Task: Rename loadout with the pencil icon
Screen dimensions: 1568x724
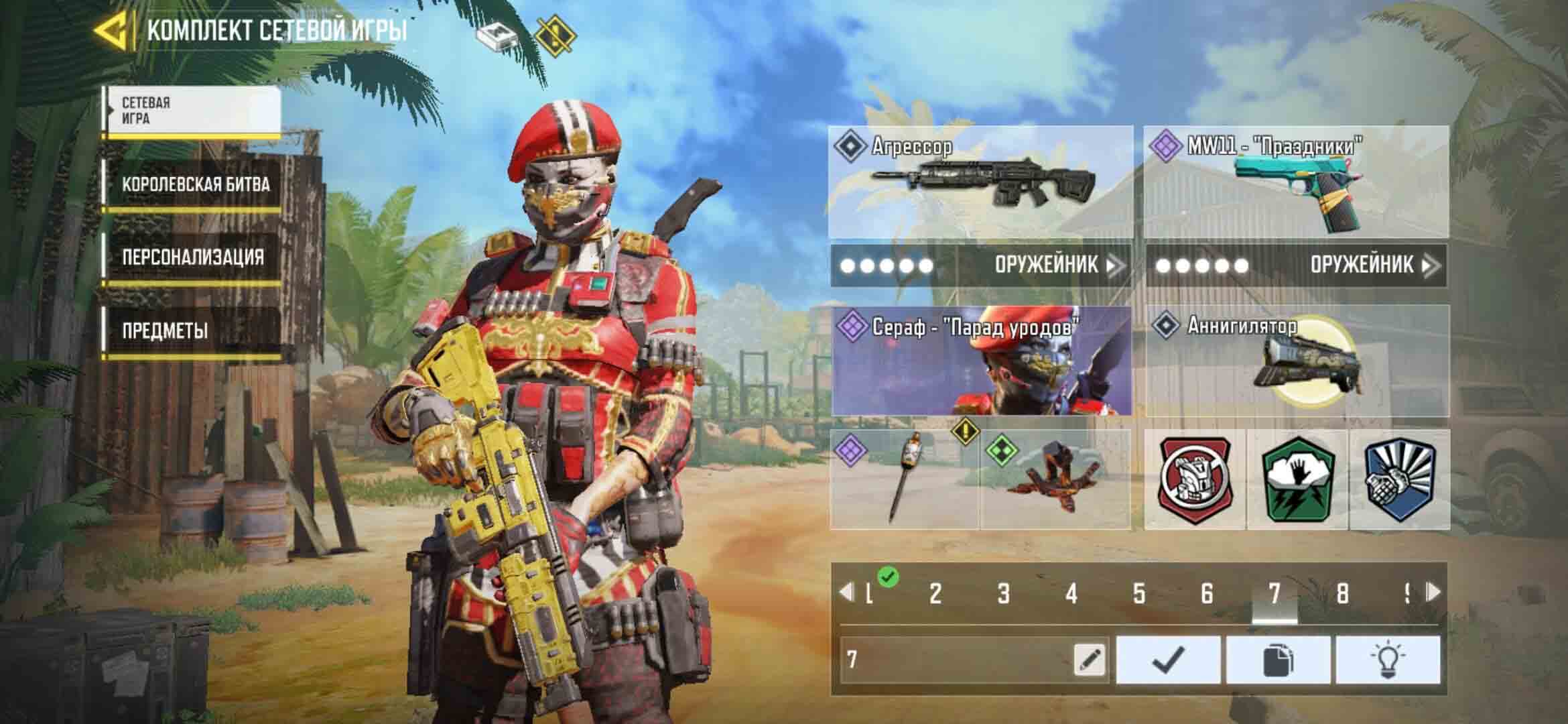Action: point(1089,660)
